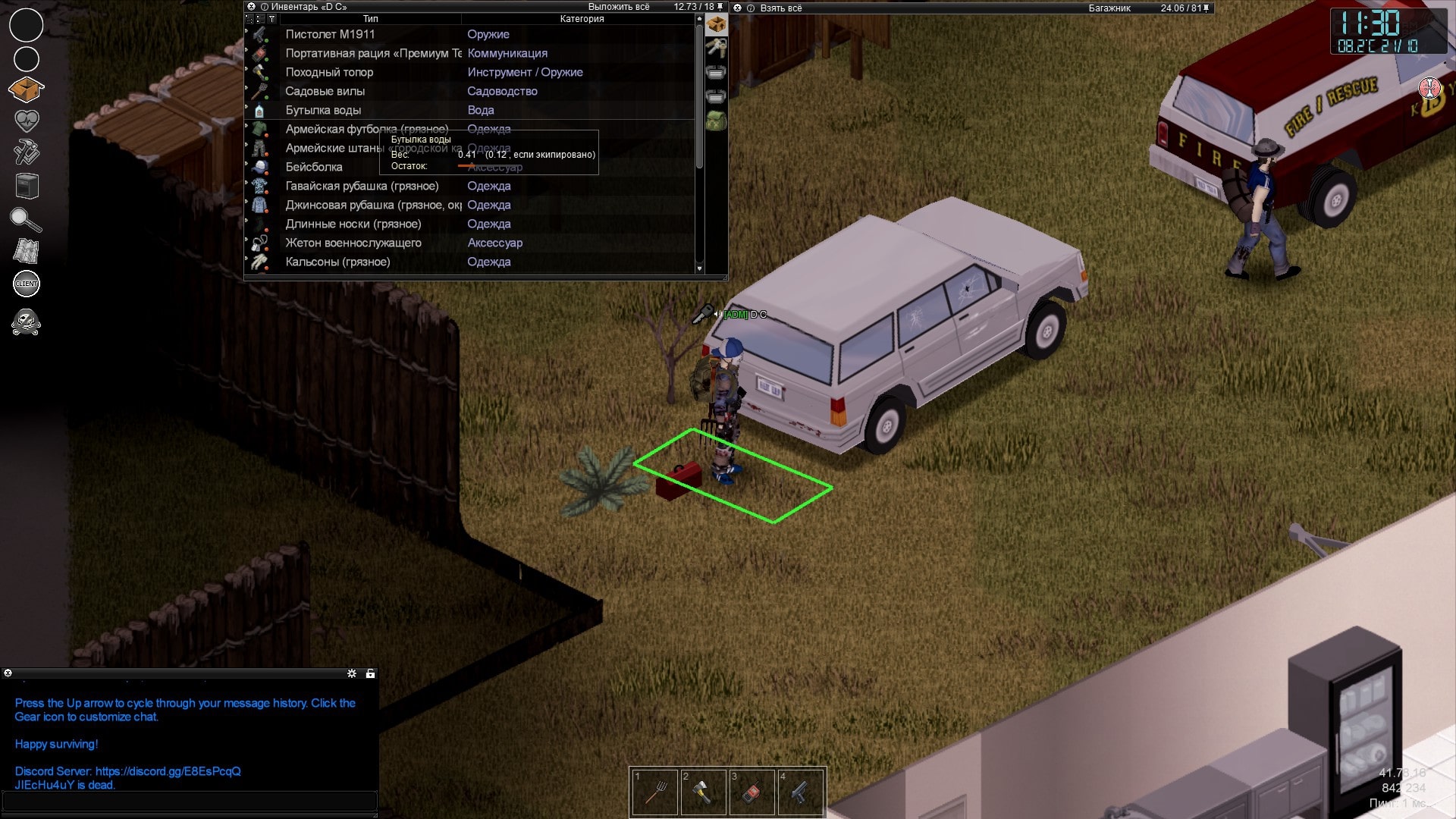The width and height of the screenshot is (1456, 819).
Task: Toggle the orange crate inventory icon
Action: (27, 89)
